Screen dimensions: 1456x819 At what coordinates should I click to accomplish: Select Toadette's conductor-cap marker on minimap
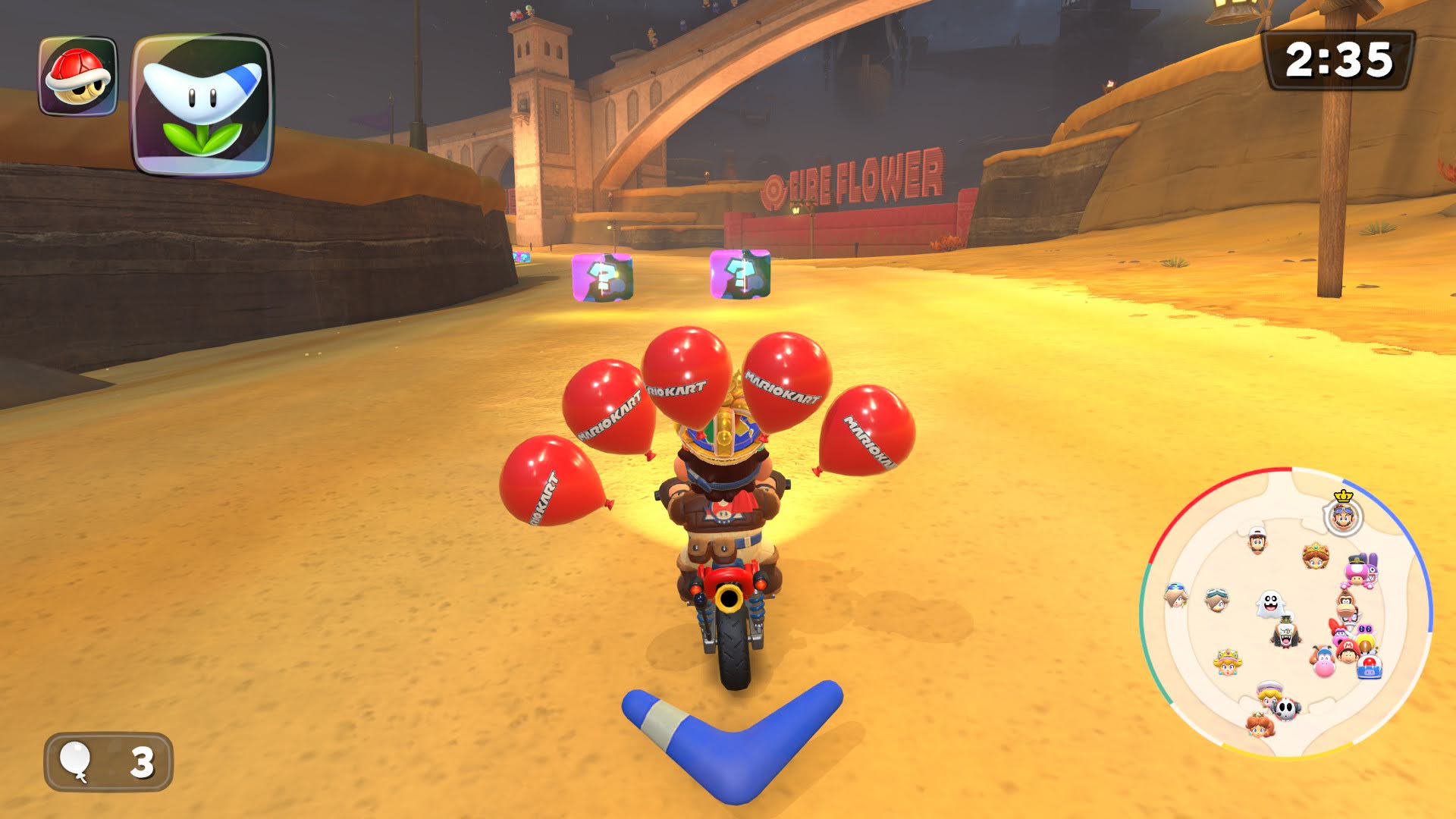[x=1358, y=570]
